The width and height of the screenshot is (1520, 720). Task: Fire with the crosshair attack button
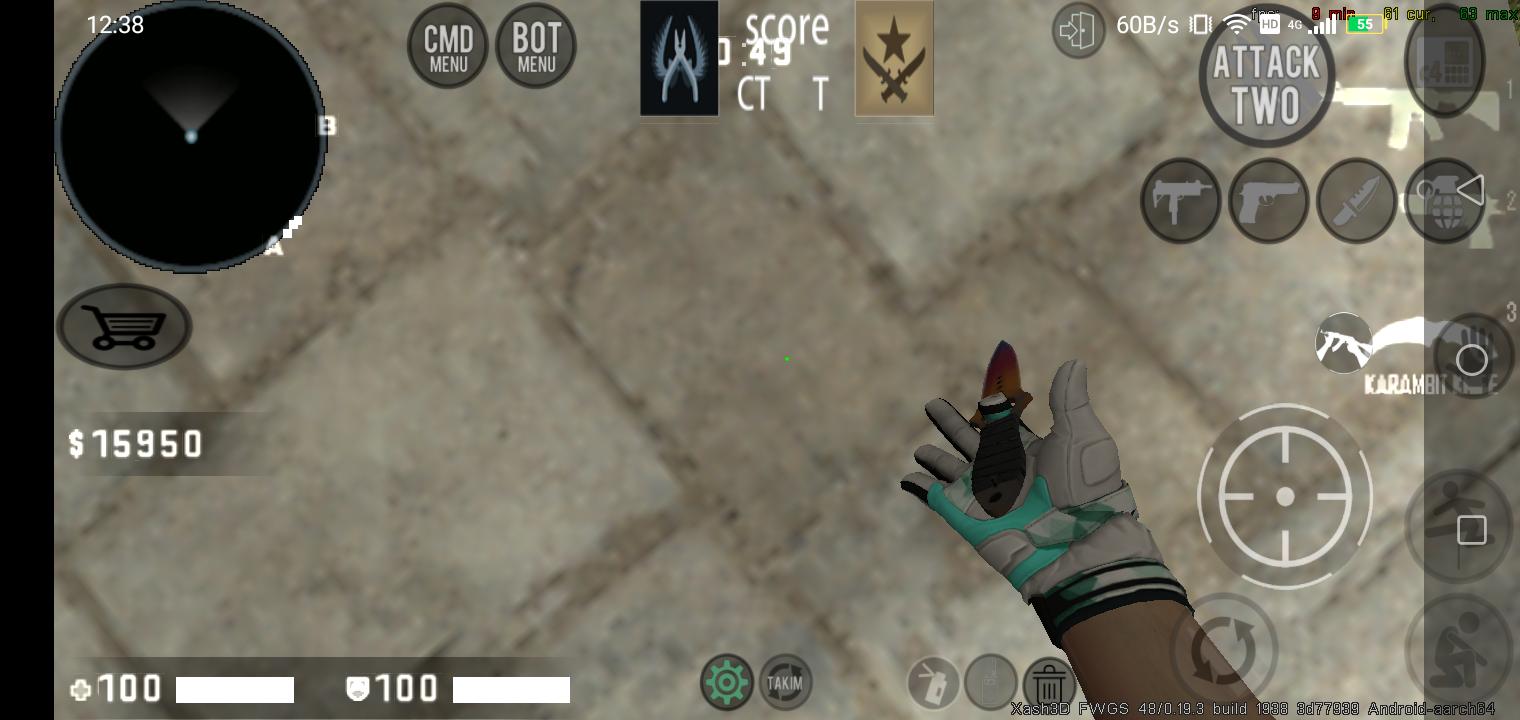point(1285,496)
